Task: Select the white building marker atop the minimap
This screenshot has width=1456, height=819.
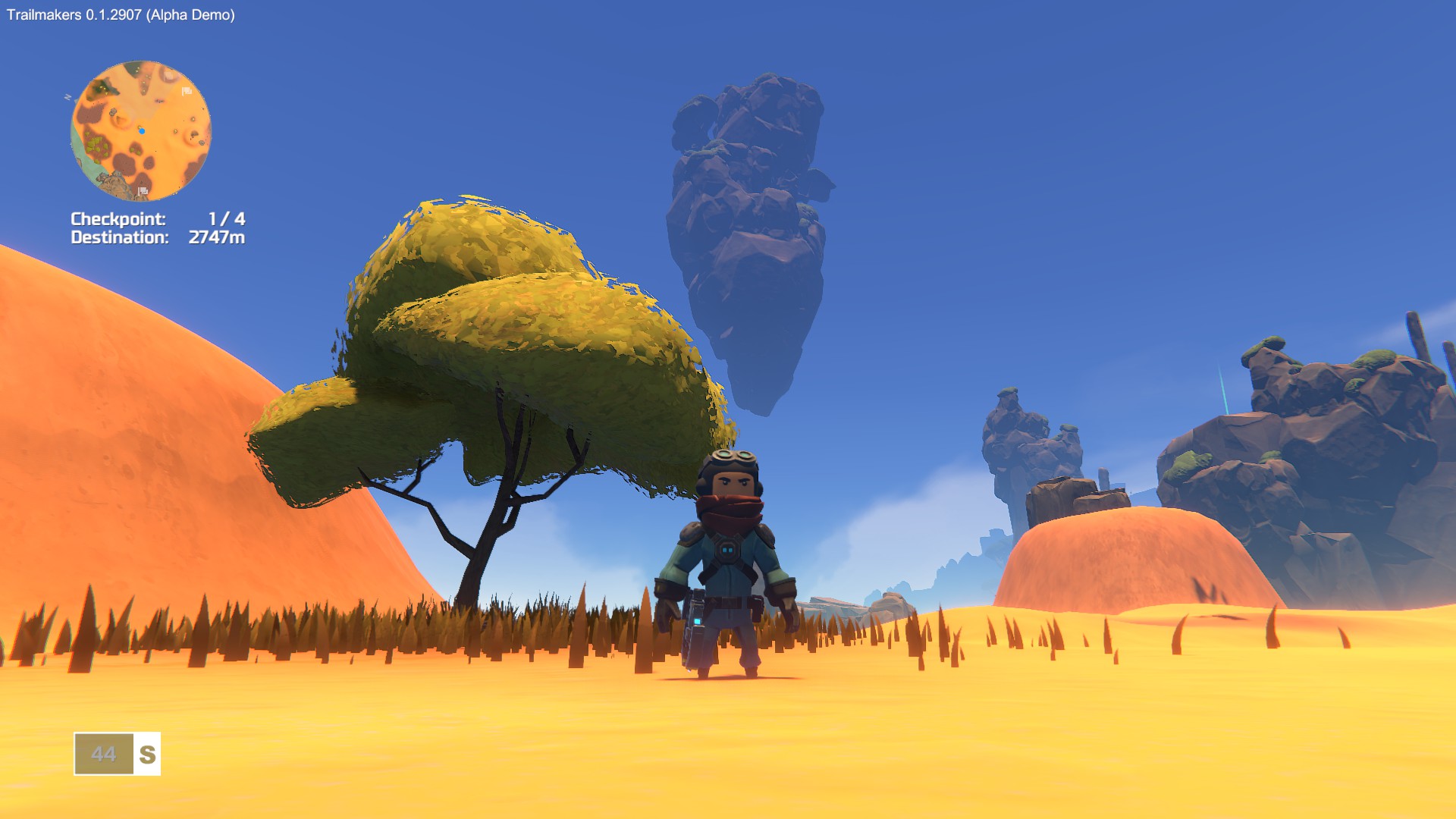Action: (170, 76)
